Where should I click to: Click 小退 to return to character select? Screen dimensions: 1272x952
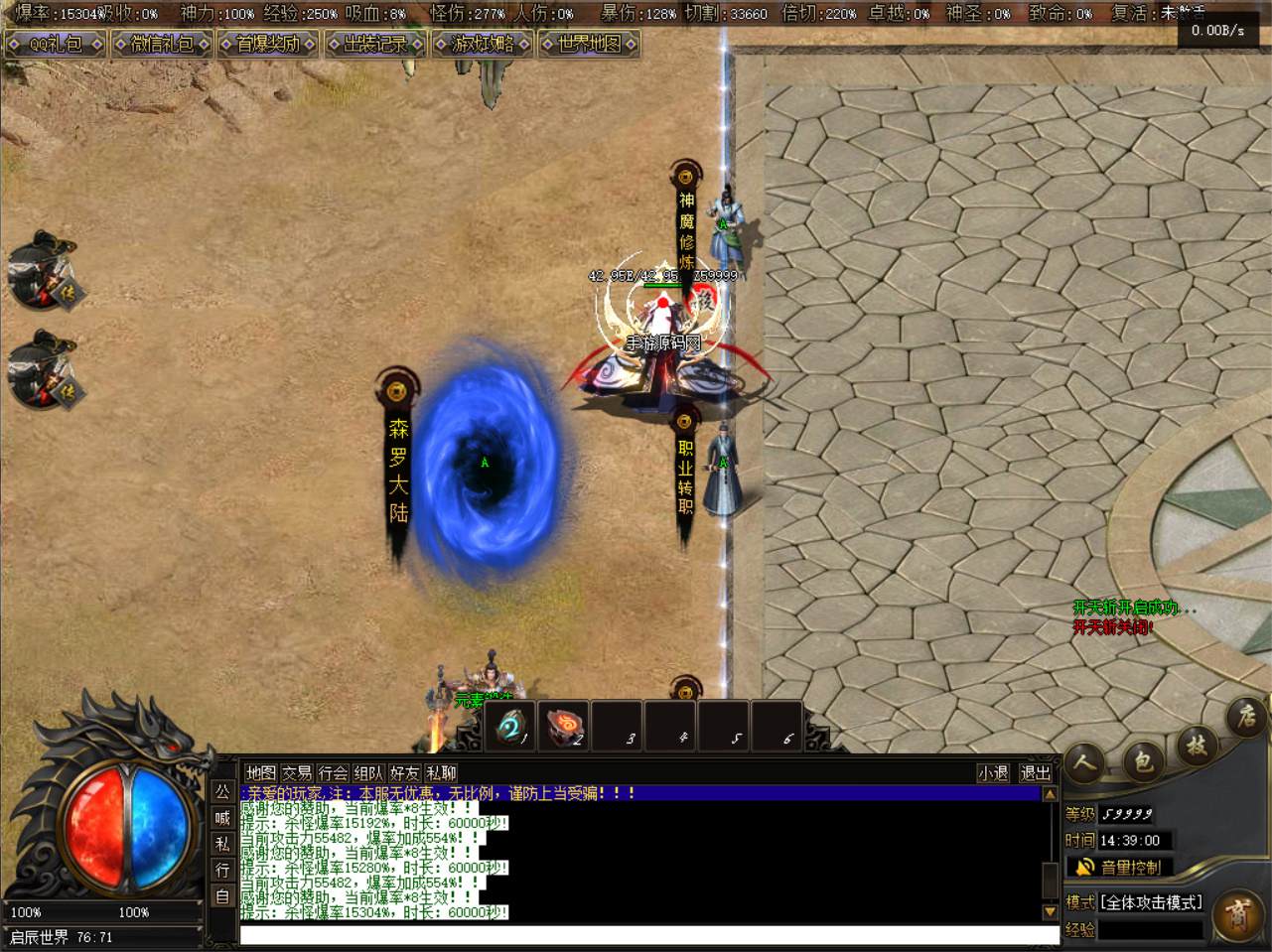point(993,772)
